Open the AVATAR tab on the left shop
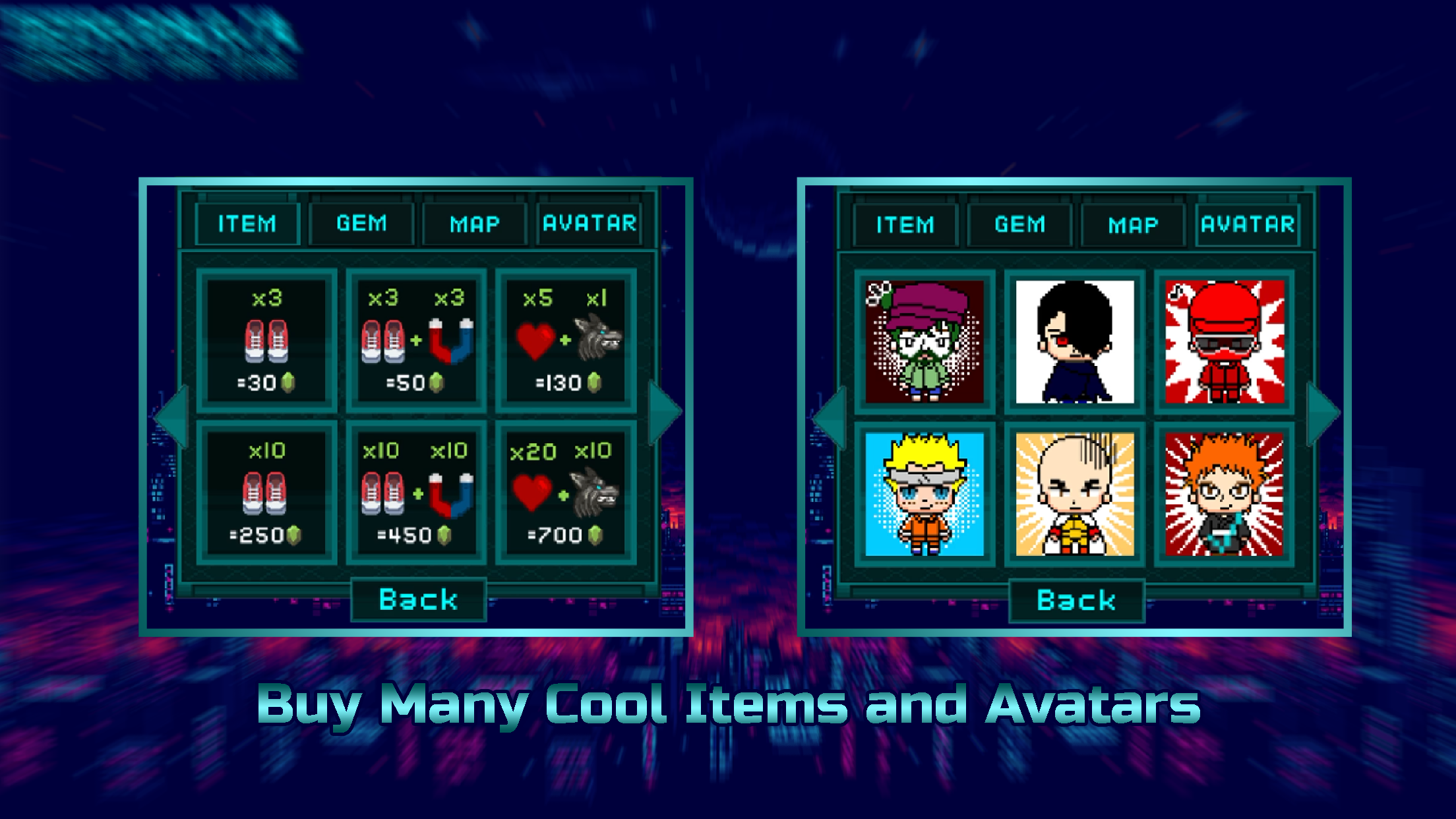The width and height of the screenshot is (1456, 819). click(x=589, y=224)
